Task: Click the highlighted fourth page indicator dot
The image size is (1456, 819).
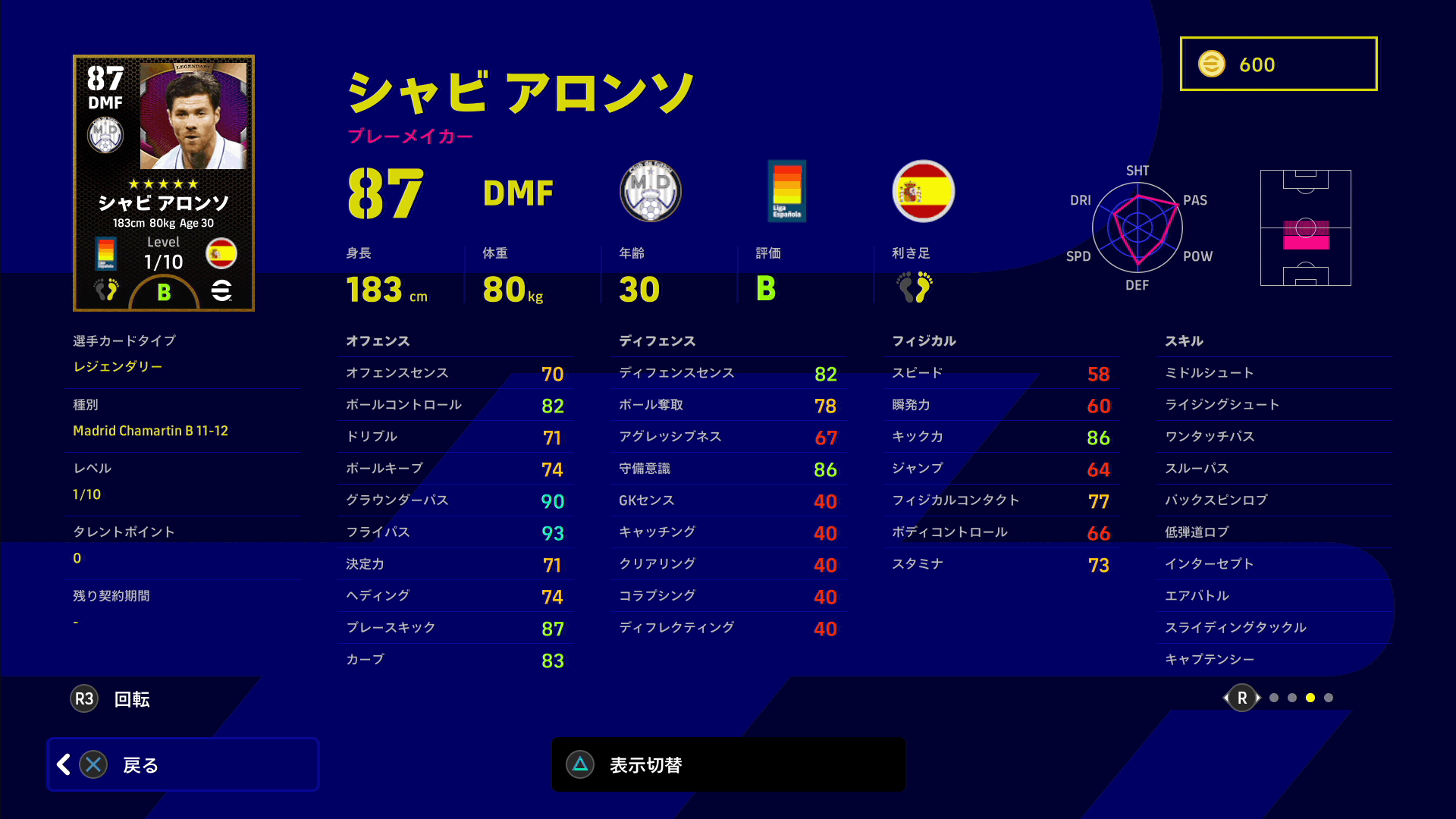Action: (x=1311, y=698)
